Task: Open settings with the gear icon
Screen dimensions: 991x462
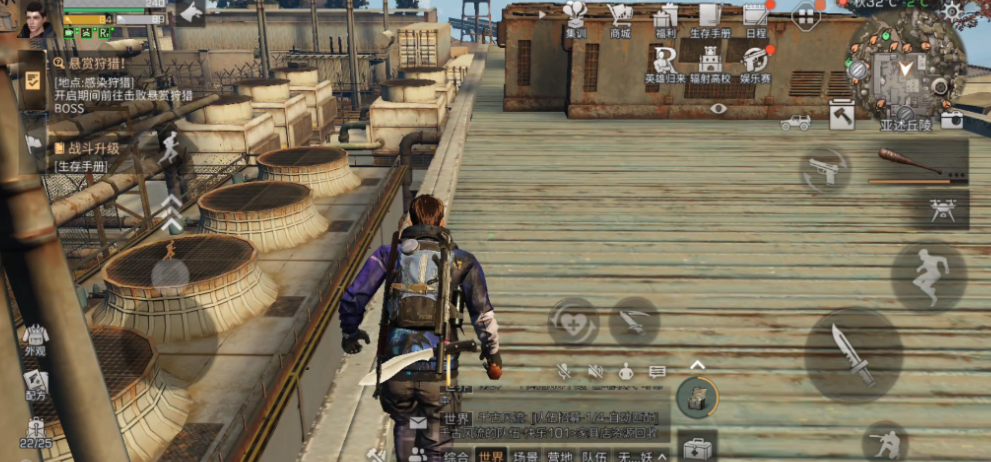Action: point(952,11)
